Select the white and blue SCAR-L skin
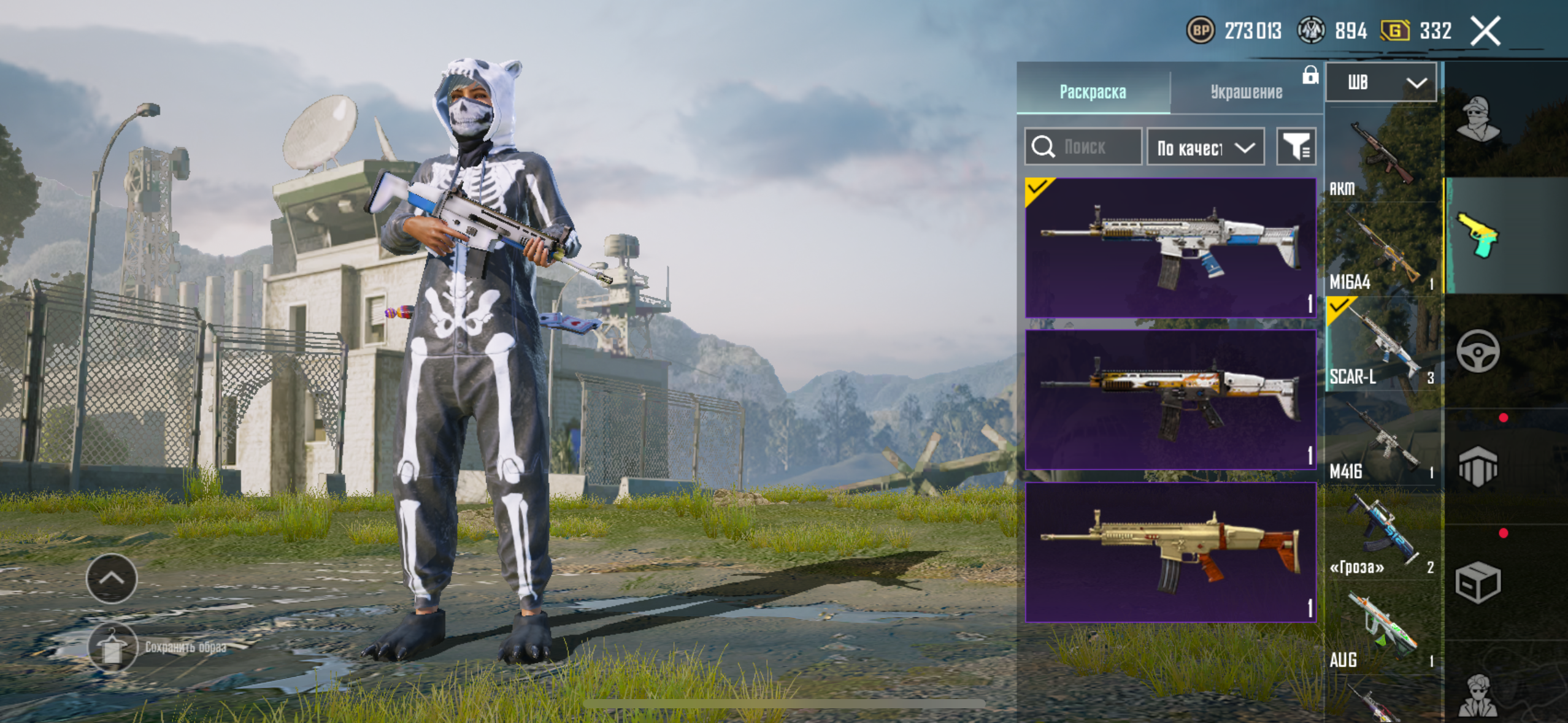 coord(1170,248)
